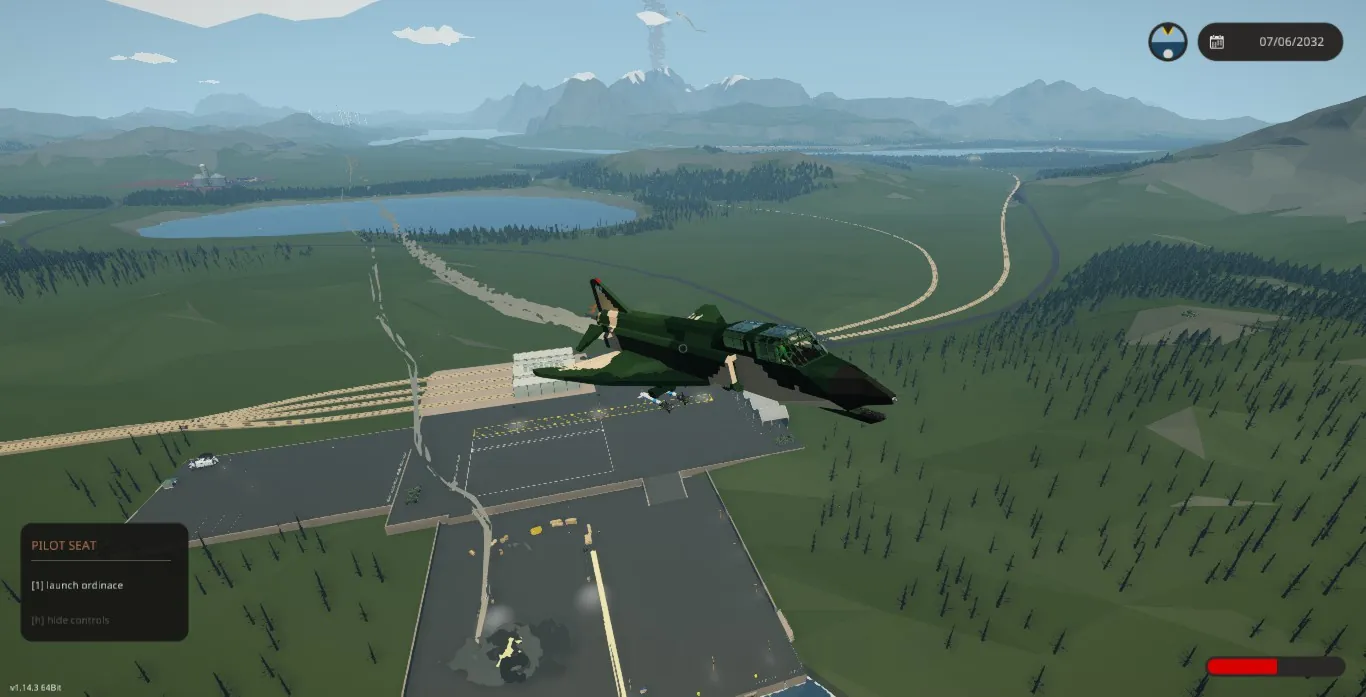Screen dimensions: 1366x697
Task: Click the round compass indicator icon
Action: click(x=1167, y=42)
